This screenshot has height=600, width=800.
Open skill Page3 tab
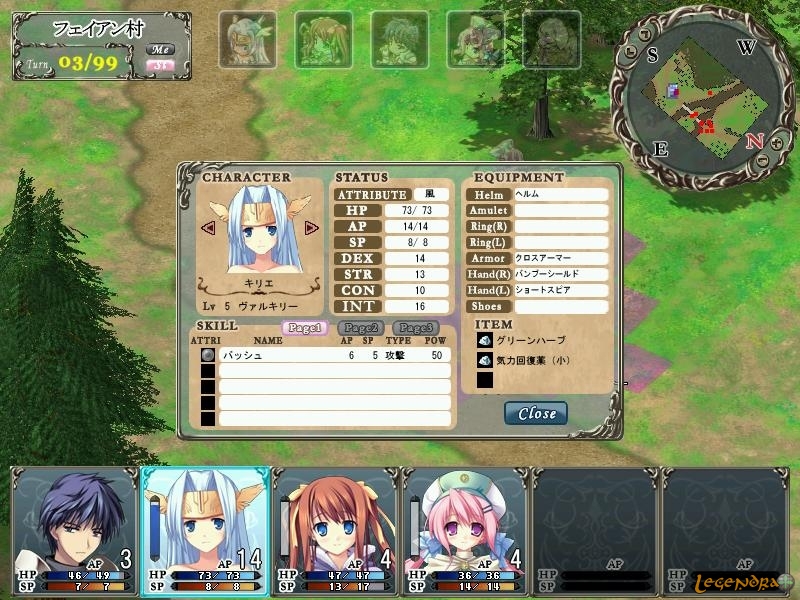tap(415, 327)
